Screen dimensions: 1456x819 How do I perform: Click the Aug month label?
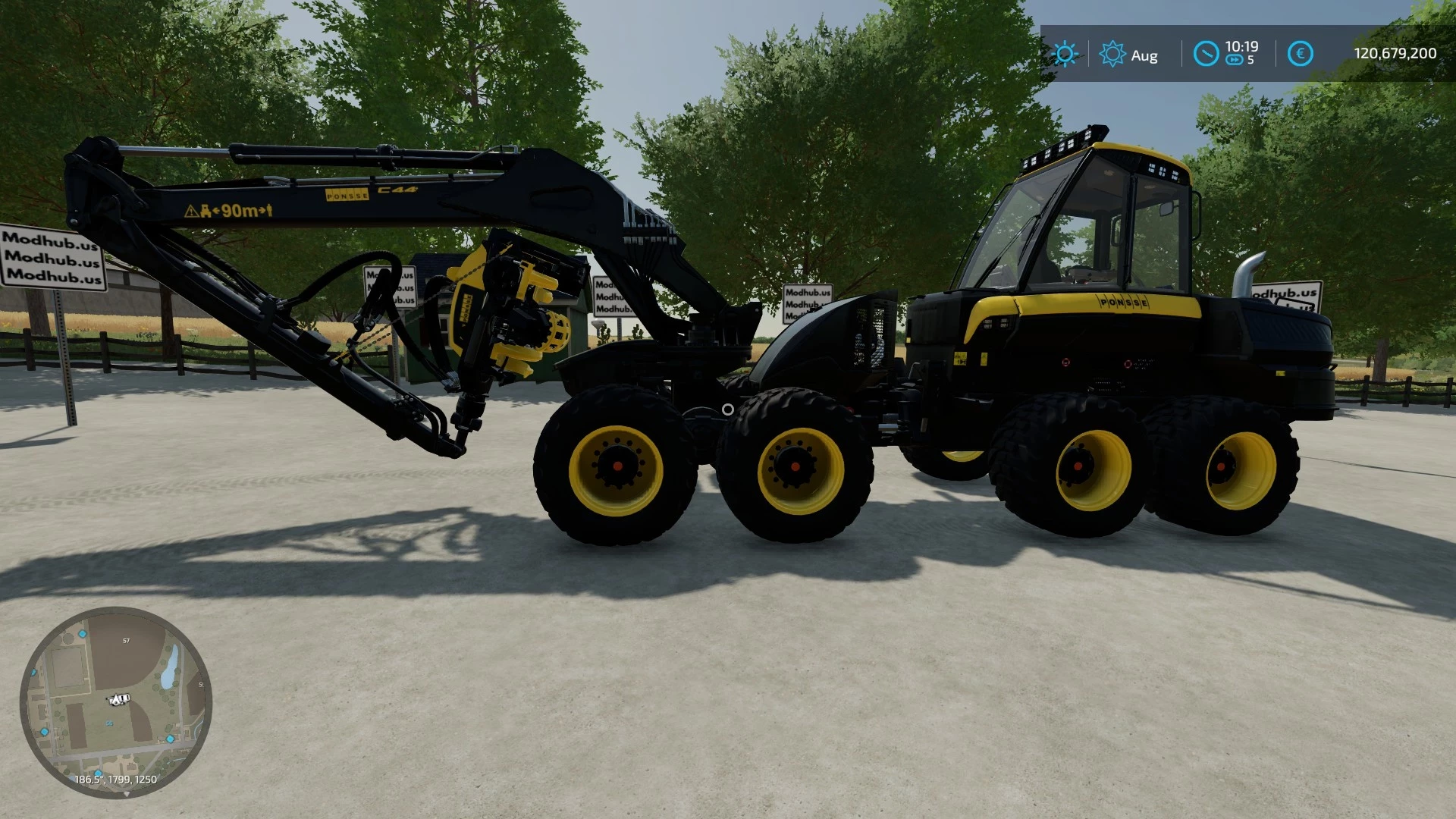(1145, 55)
